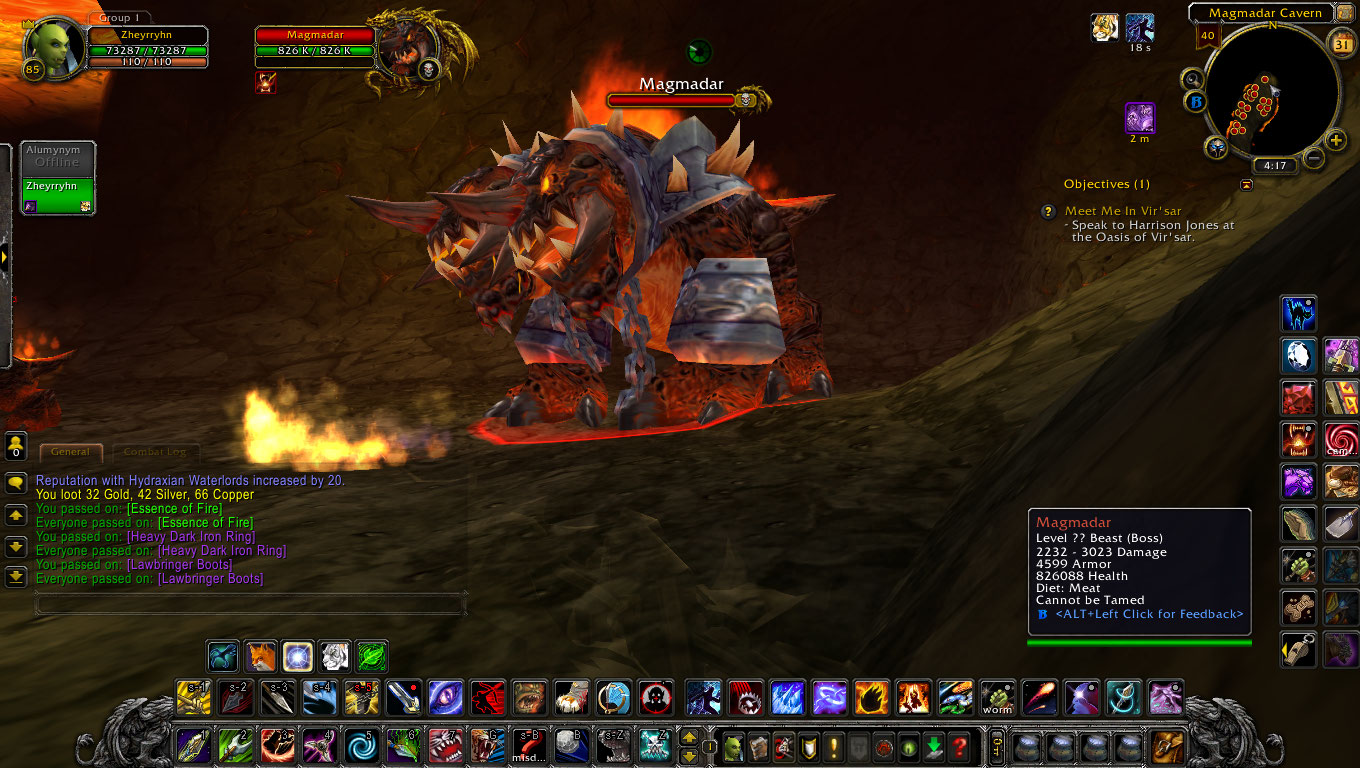
Task: Switch to the Combat Log tab
Action: tap(155, 452)
